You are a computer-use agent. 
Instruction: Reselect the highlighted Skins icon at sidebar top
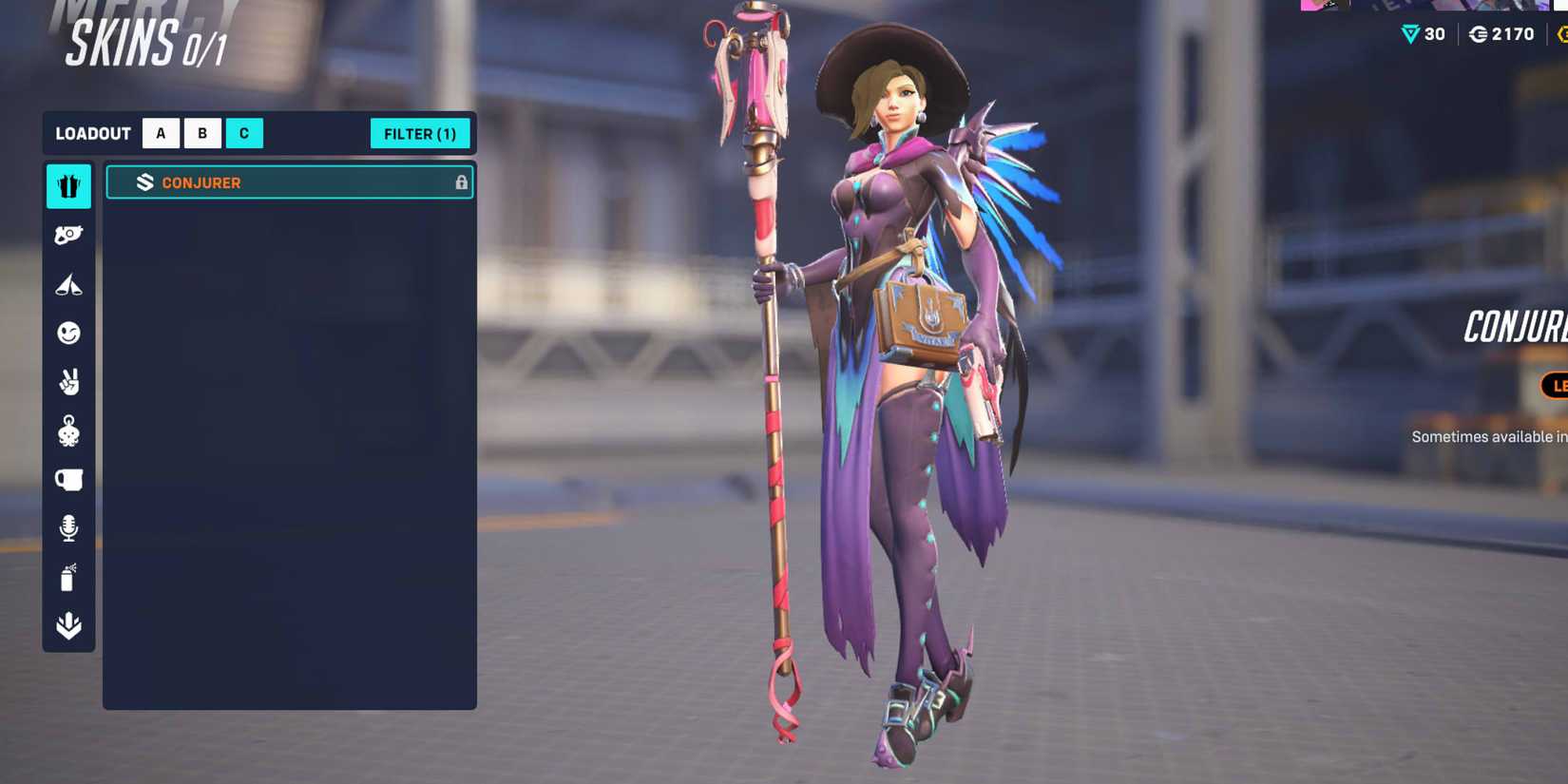(x=67, y=186)
